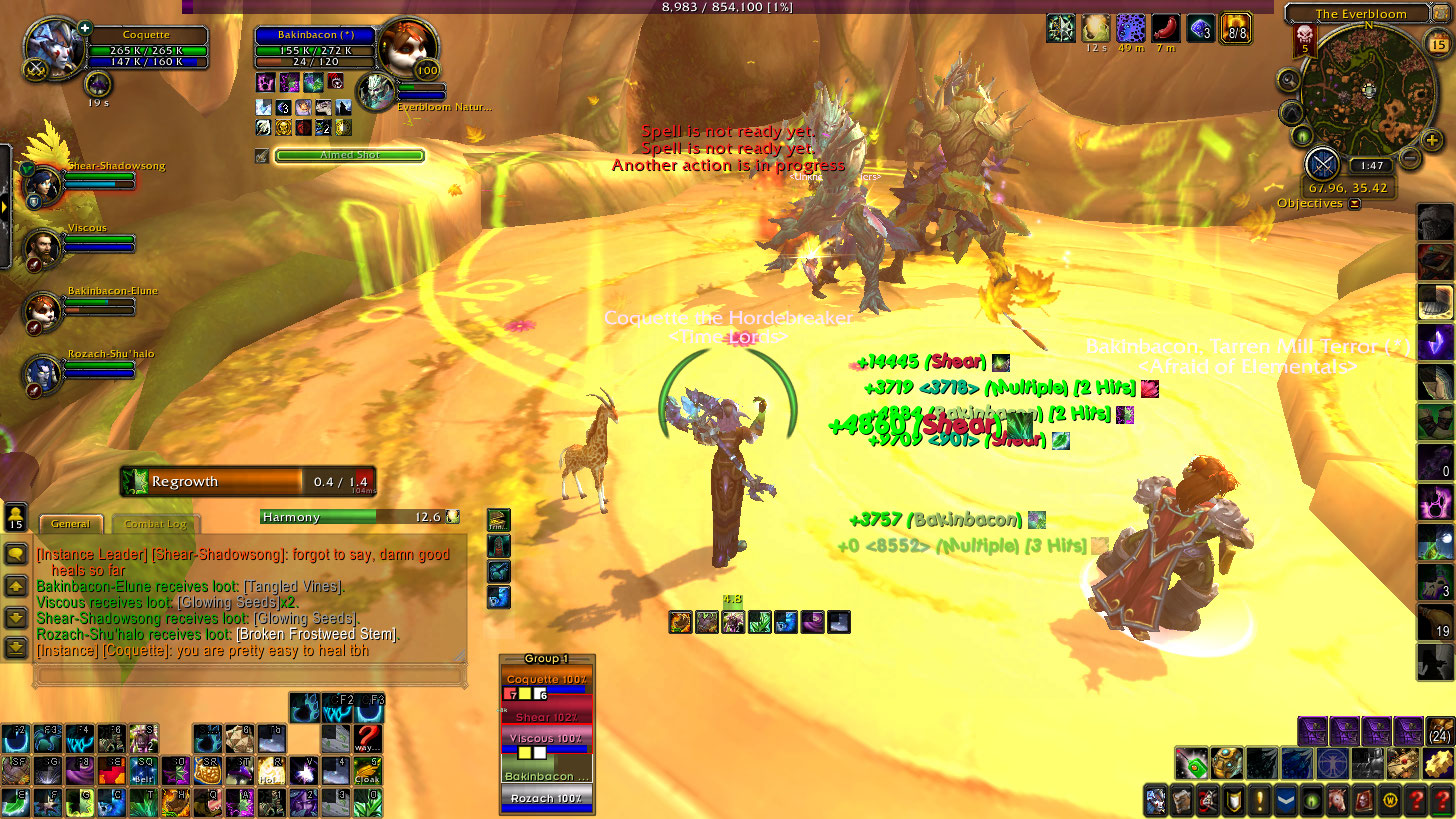
Task: Click the chat message input box
Action: 250,676
